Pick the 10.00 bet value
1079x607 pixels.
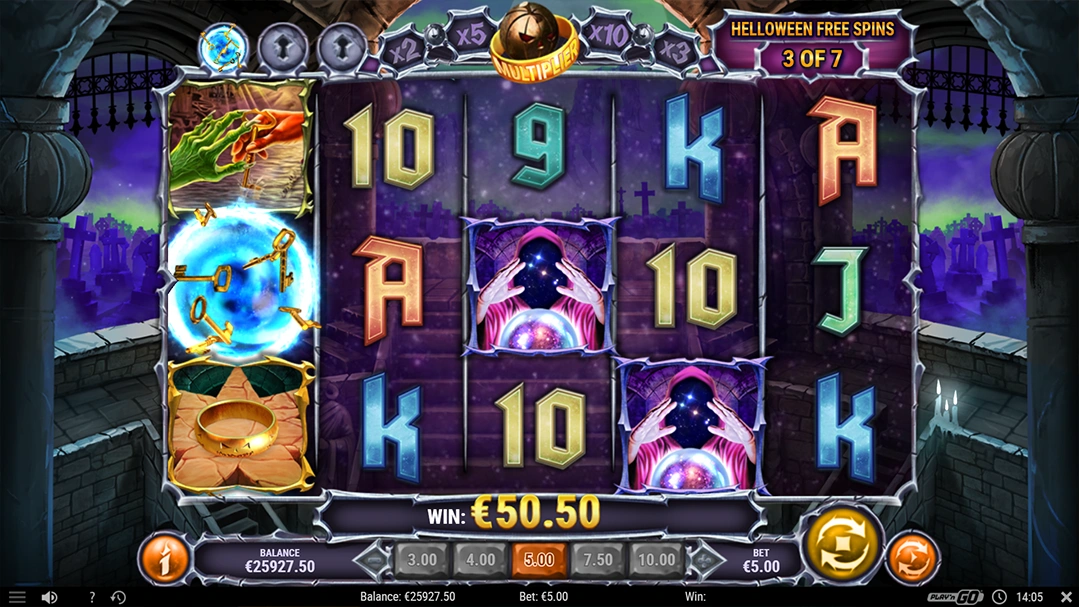pos(657,560)
